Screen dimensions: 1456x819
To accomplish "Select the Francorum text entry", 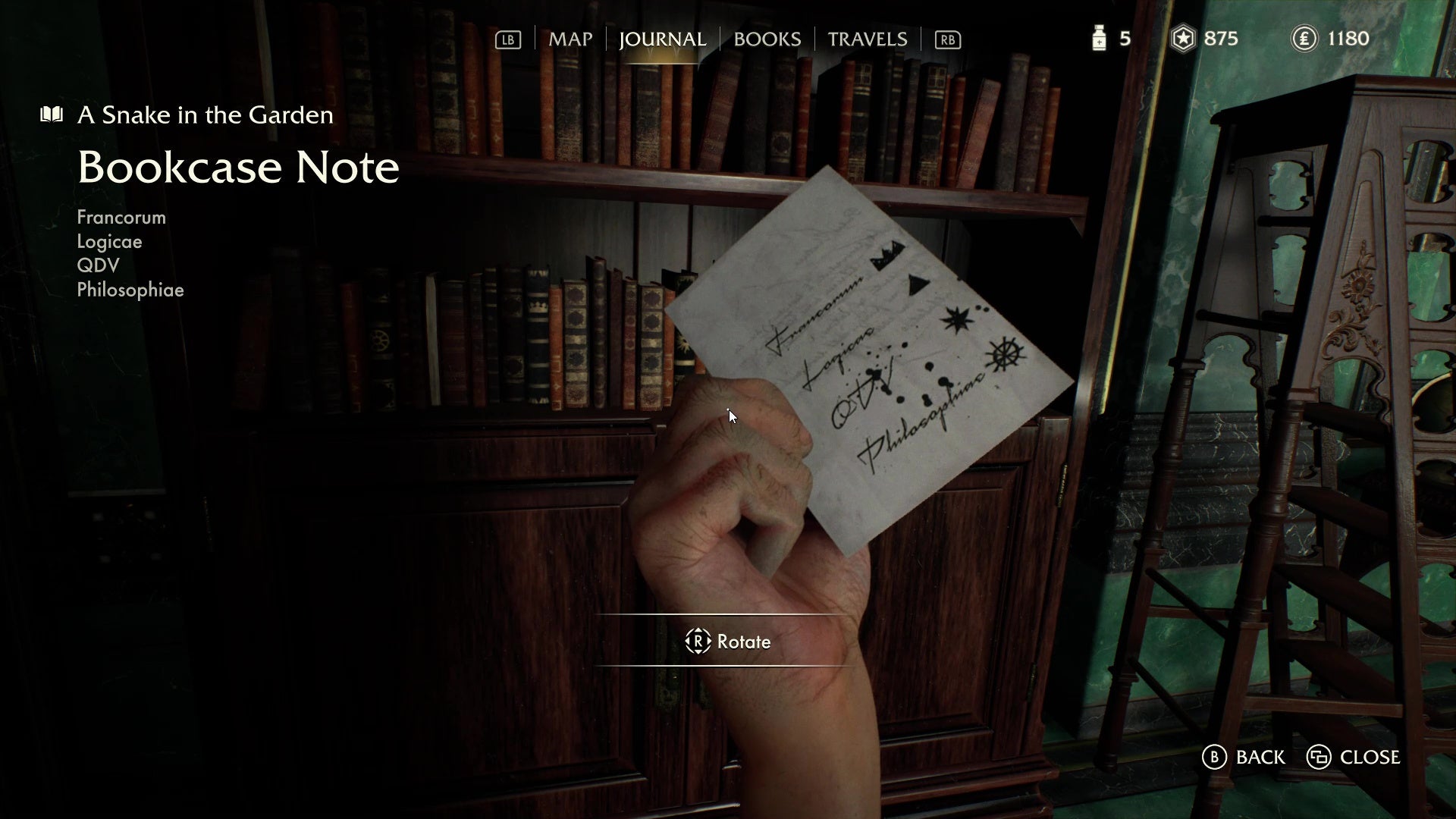I will 121,217.
